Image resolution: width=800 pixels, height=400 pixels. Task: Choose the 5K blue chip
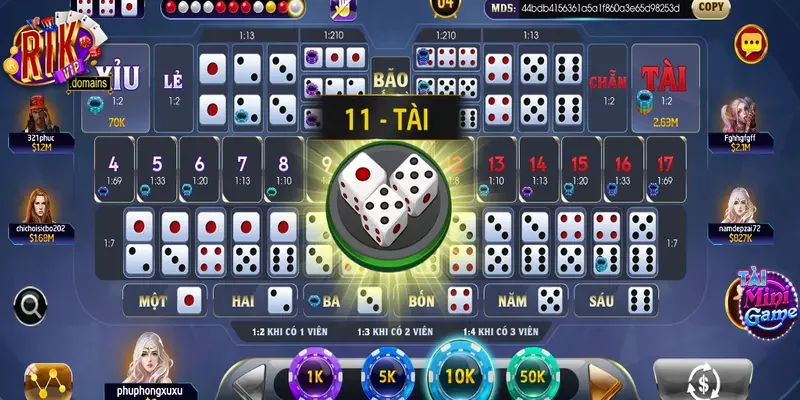[385, 376]
